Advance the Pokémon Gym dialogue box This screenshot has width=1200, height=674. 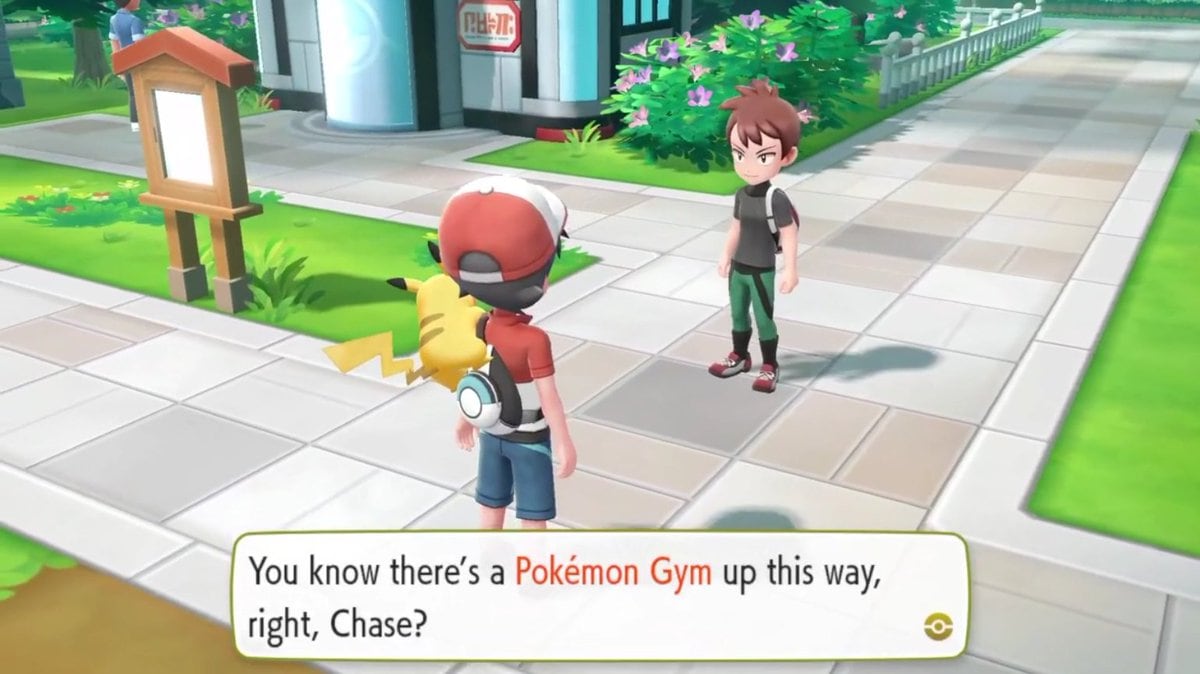598,596
